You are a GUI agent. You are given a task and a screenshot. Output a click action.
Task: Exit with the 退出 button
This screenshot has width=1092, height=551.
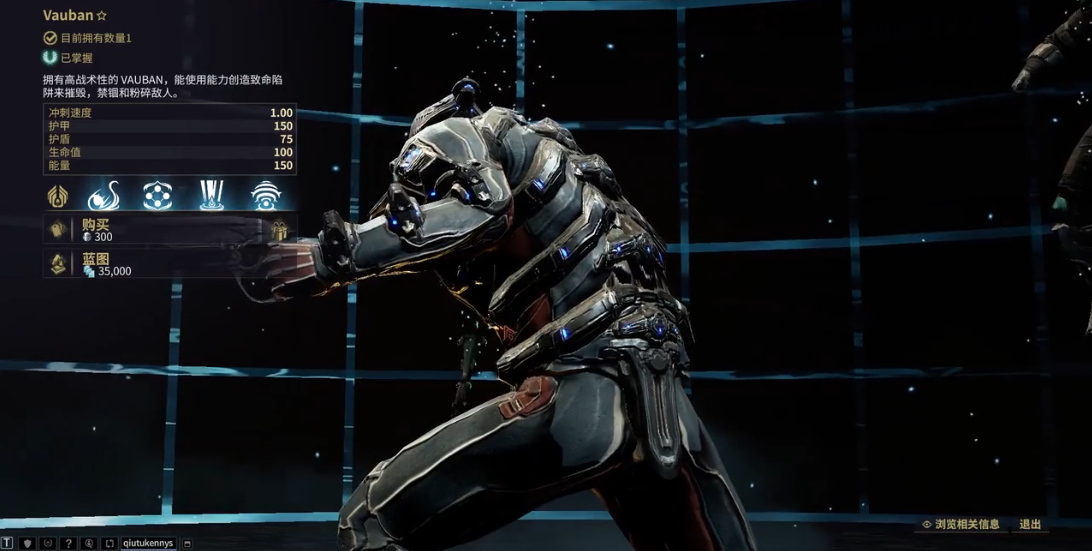1030,524
